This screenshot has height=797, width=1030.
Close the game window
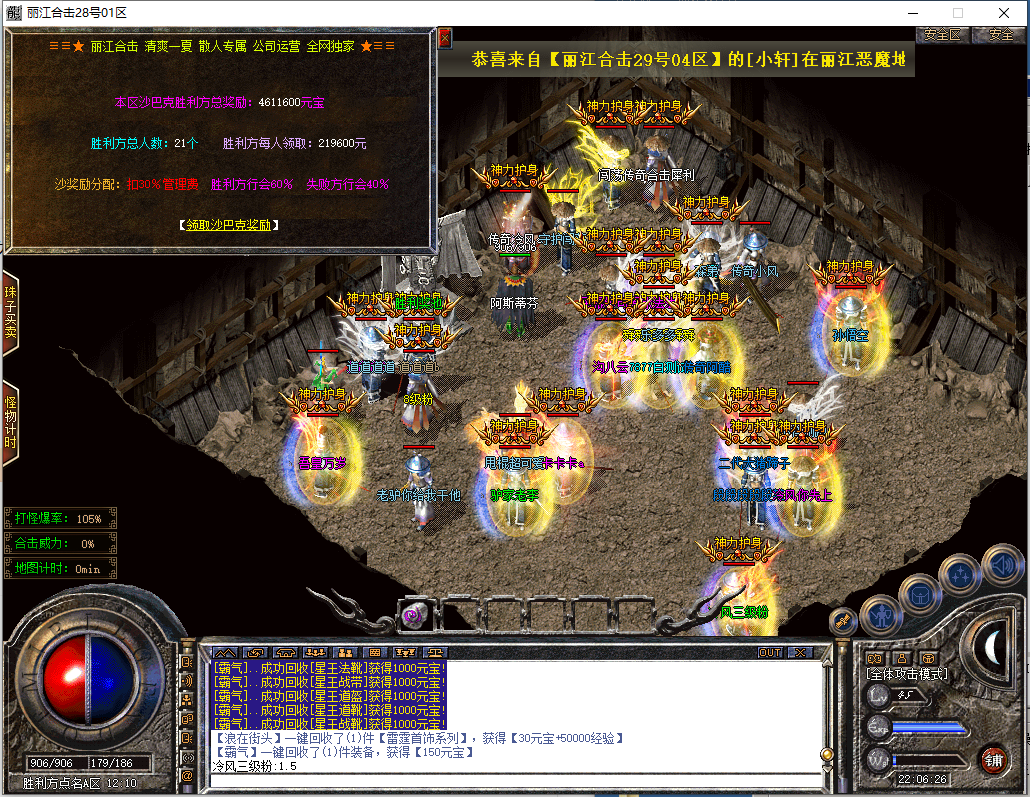(x=1003, y=12)
